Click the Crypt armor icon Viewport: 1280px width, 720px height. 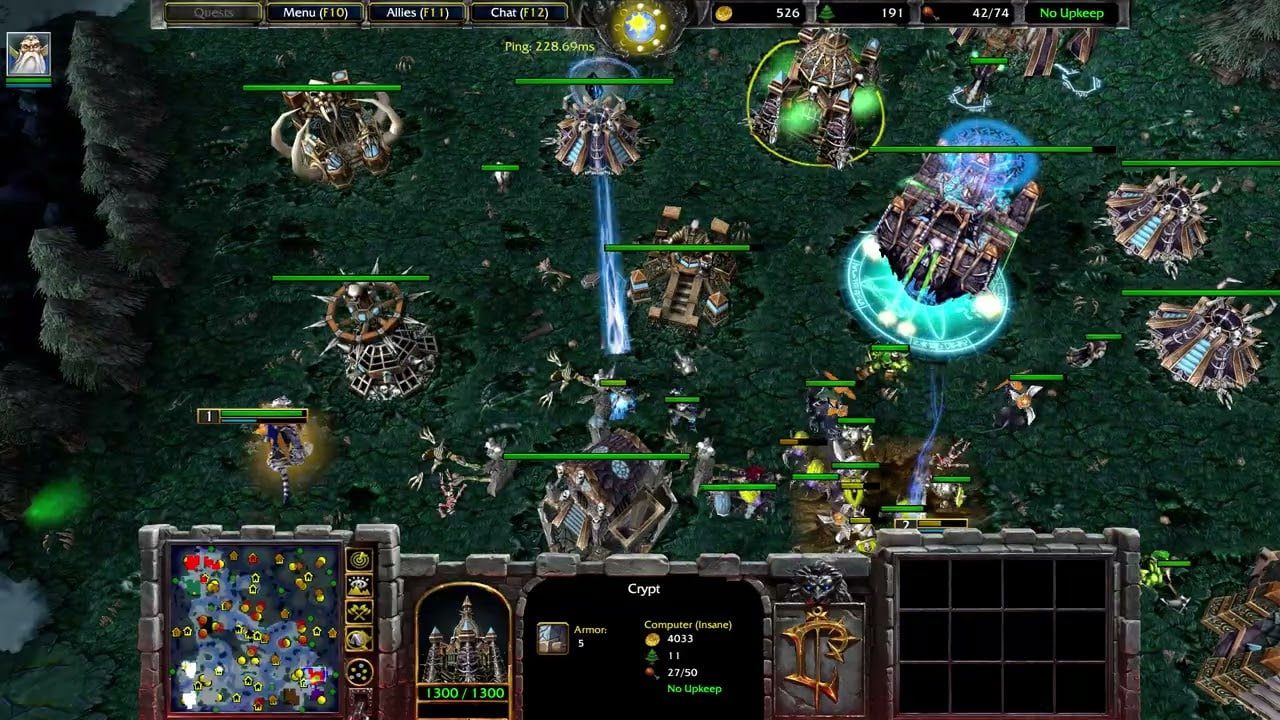552,638
